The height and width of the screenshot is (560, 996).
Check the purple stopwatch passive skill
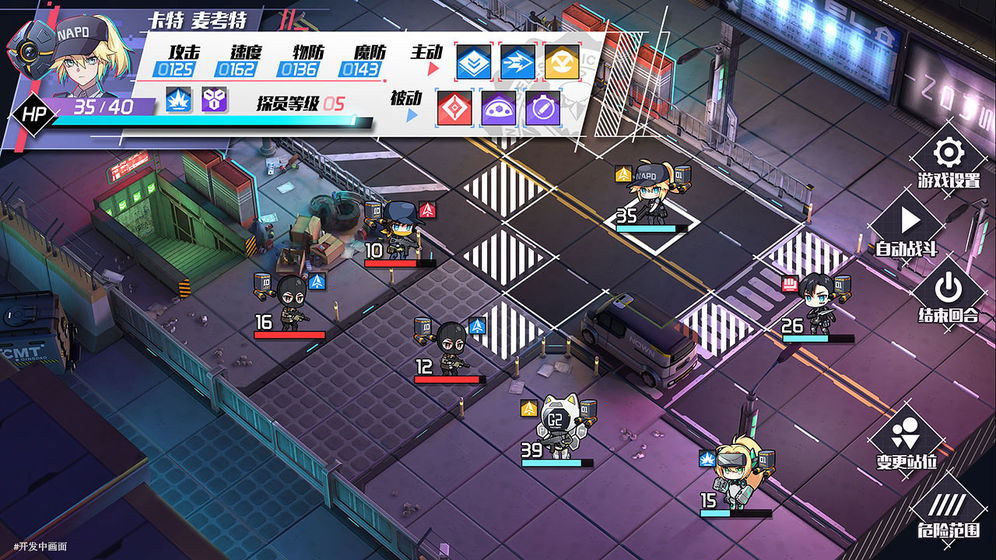coord(543,108)
